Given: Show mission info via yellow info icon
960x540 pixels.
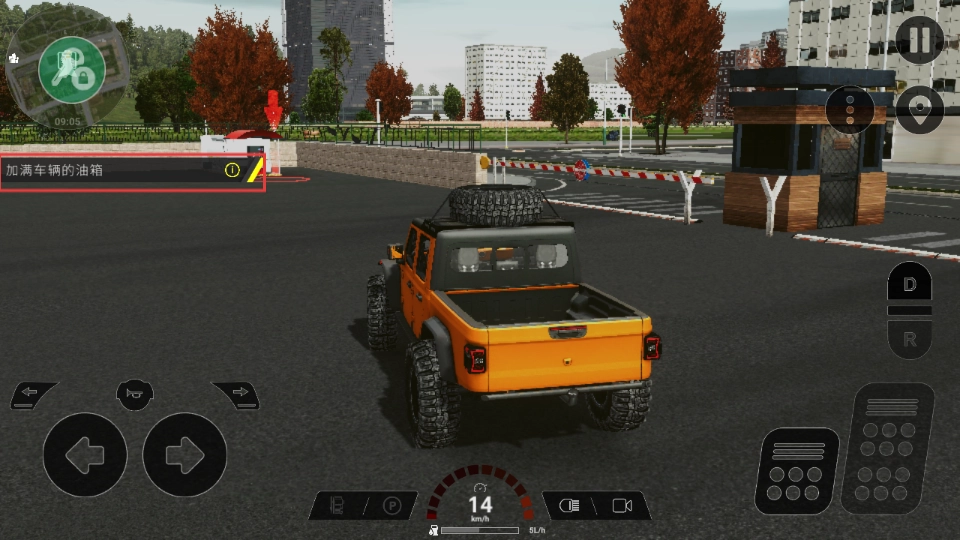Looking at the screenshot, I should click(233, 170).
